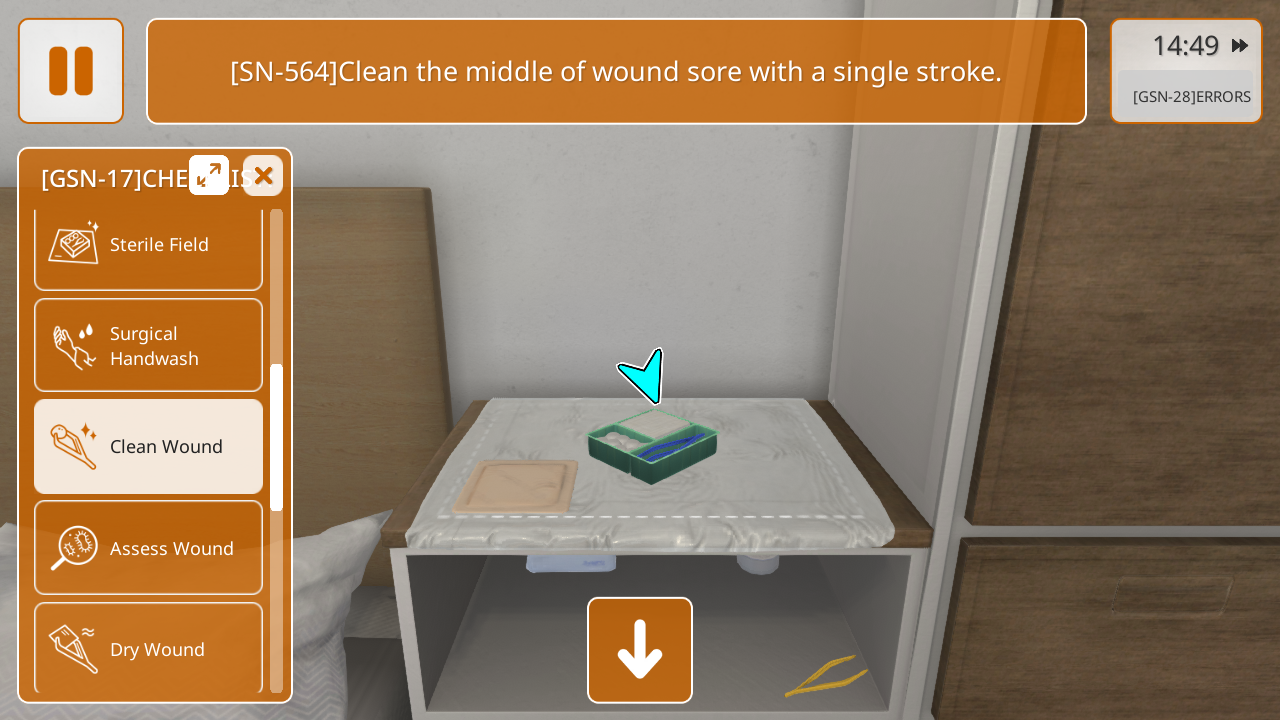Click the checklist scrollbar
1280x720 pixels.
(x=276, y=438)
